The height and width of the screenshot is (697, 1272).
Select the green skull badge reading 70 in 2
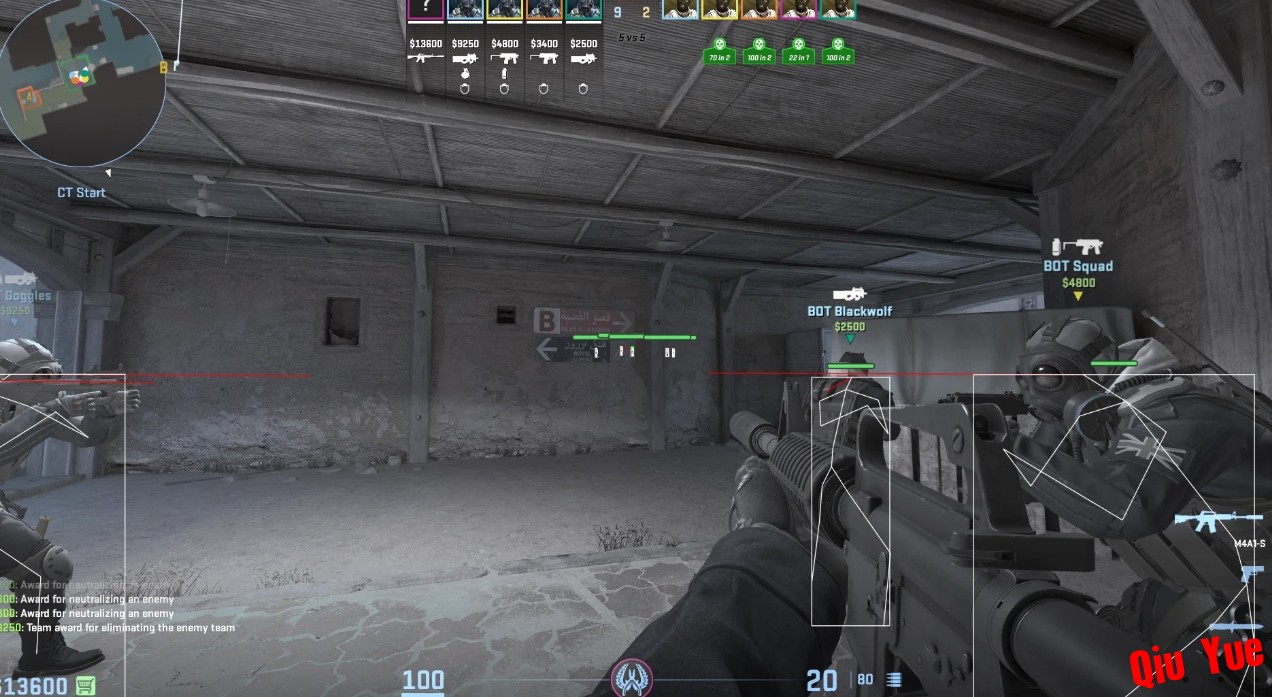(x=718, y=51)
